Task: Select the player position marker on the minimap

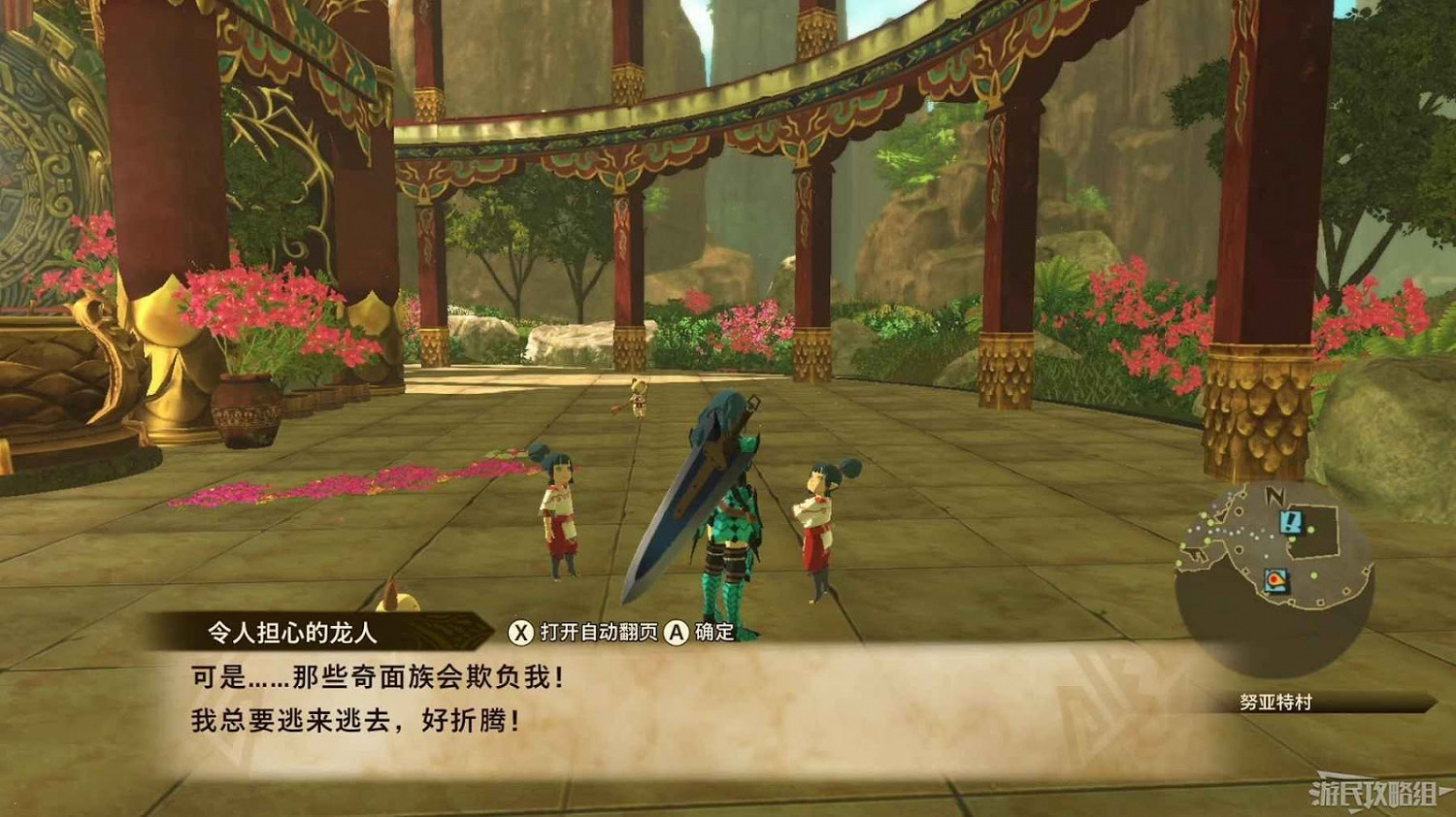Action: [x=1277, y=580]
